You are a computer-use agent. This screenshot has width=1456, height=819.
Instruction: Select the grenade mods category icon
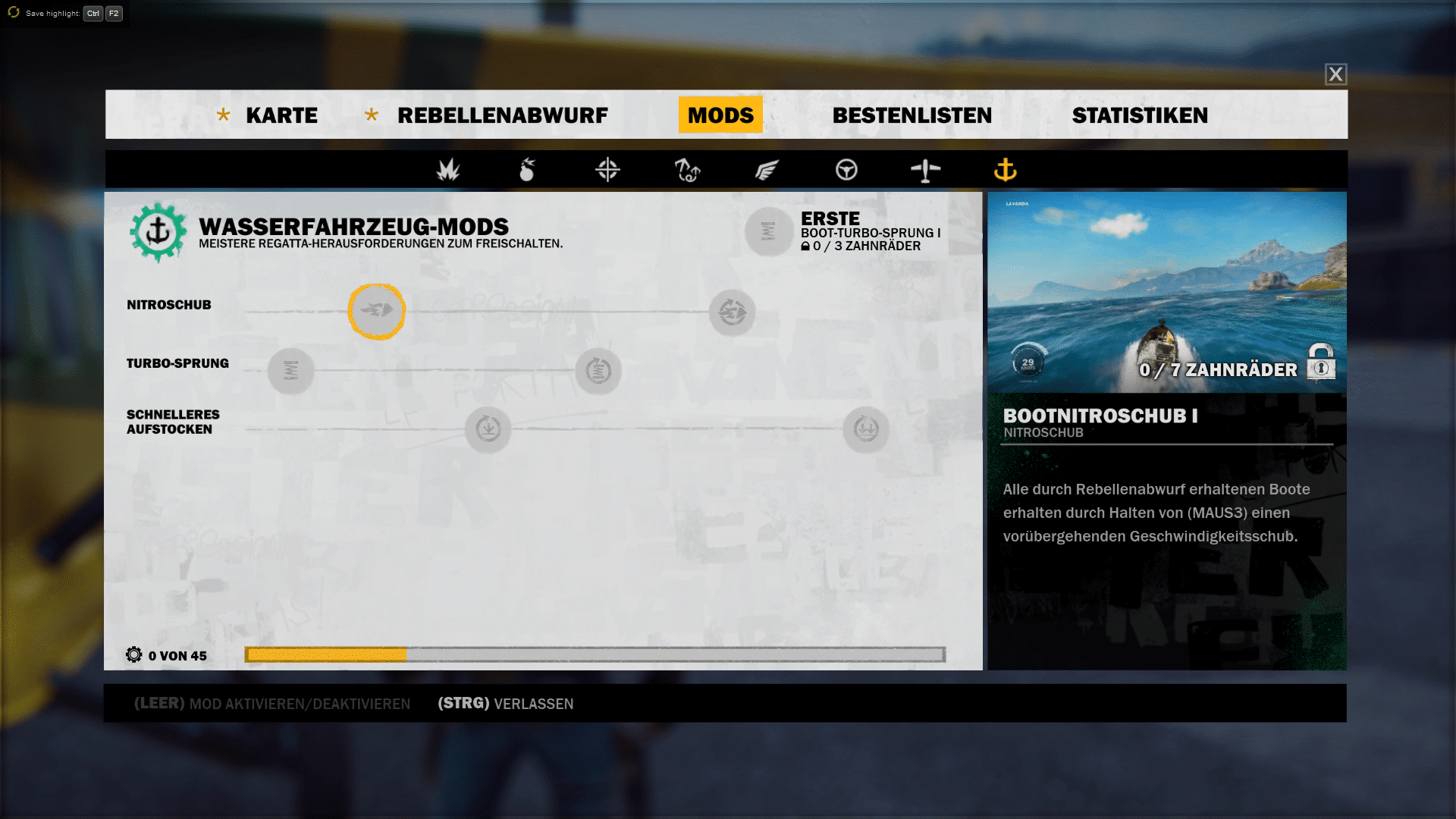(527, 170)
